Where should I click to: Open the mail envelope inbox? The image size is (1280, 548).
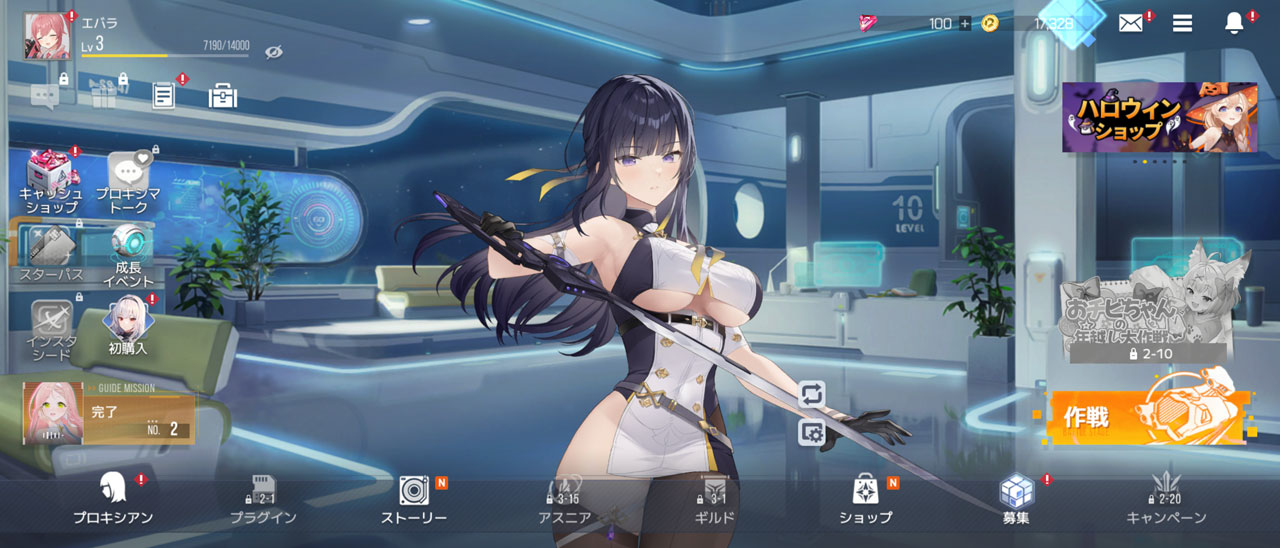pyautogui.click(x=1130, y=23)
